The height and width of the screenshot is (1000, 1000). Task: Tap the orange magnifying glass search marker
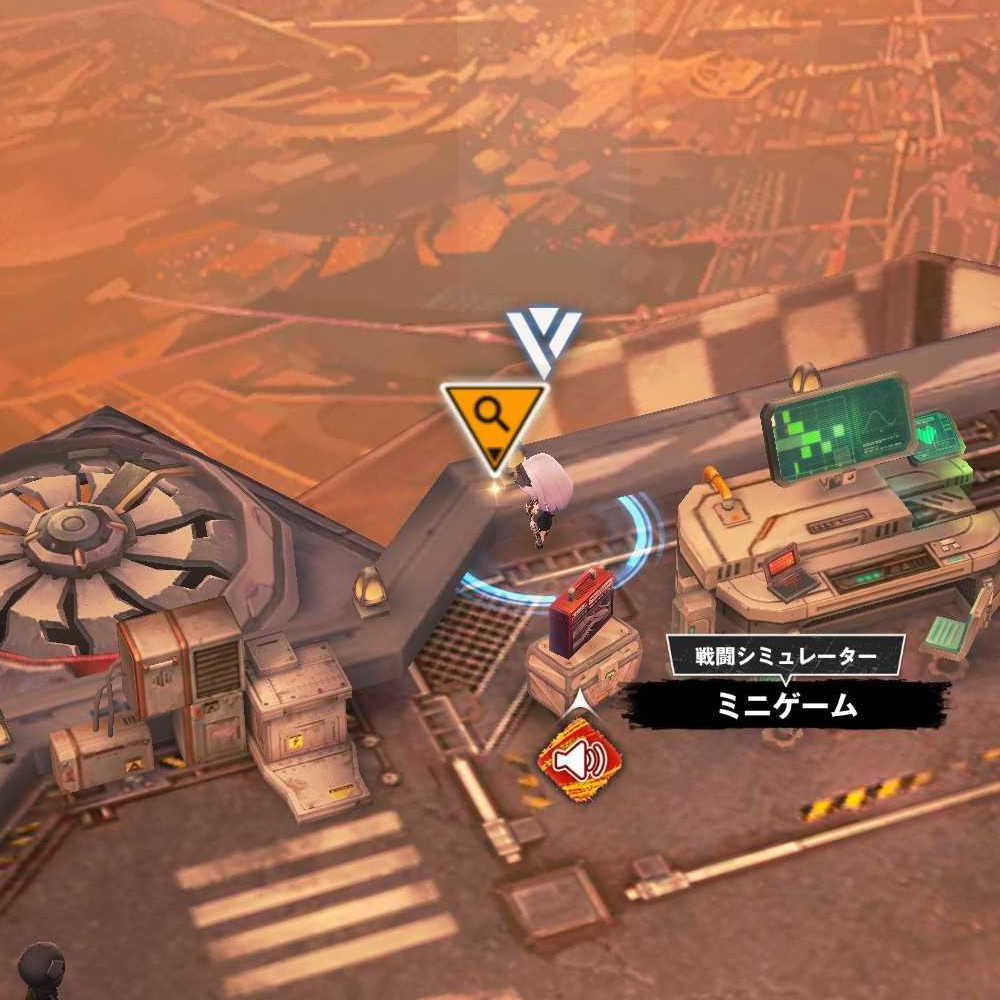[x=494, y=418]
